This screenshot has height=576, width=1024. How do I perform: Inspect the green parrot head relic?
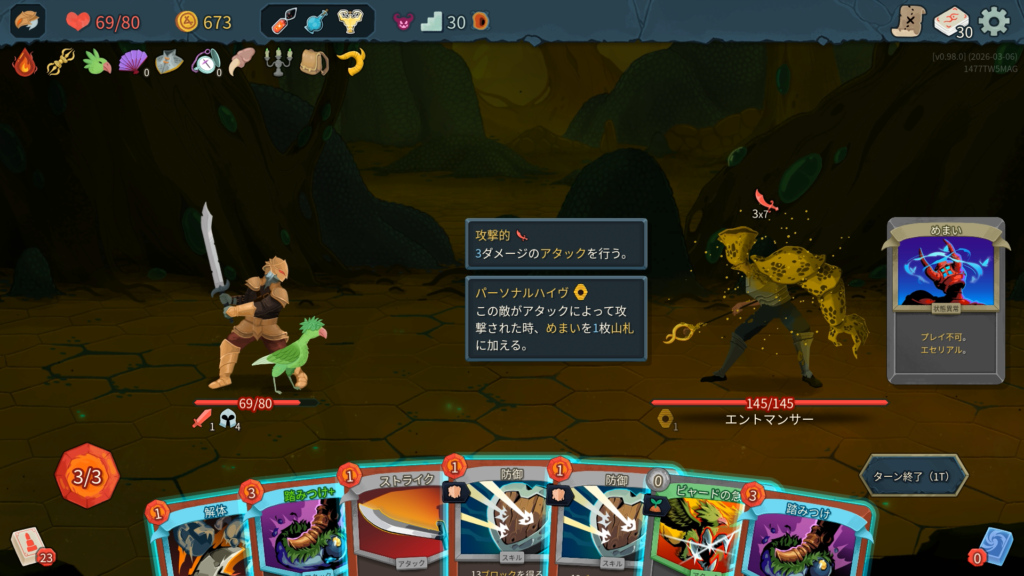click(x=97, y=63)
